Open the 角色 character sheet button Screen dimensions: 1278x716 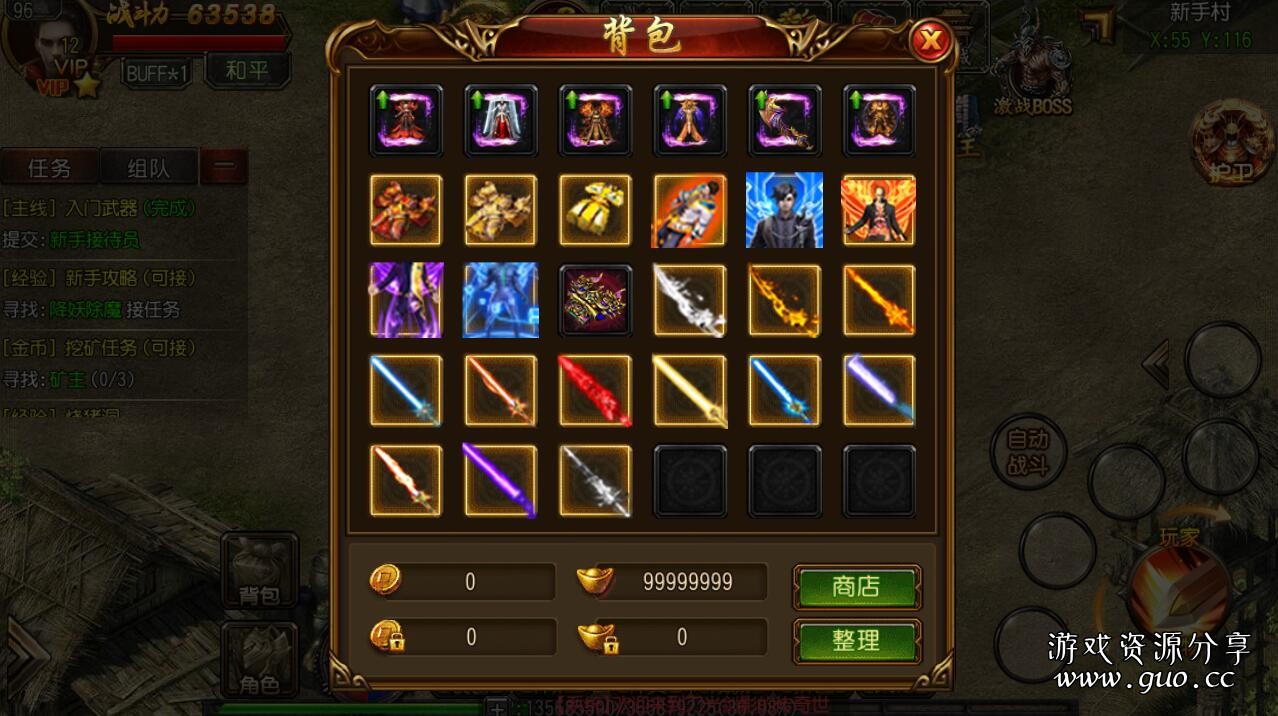pyautogui.click(x=259, y=661)
